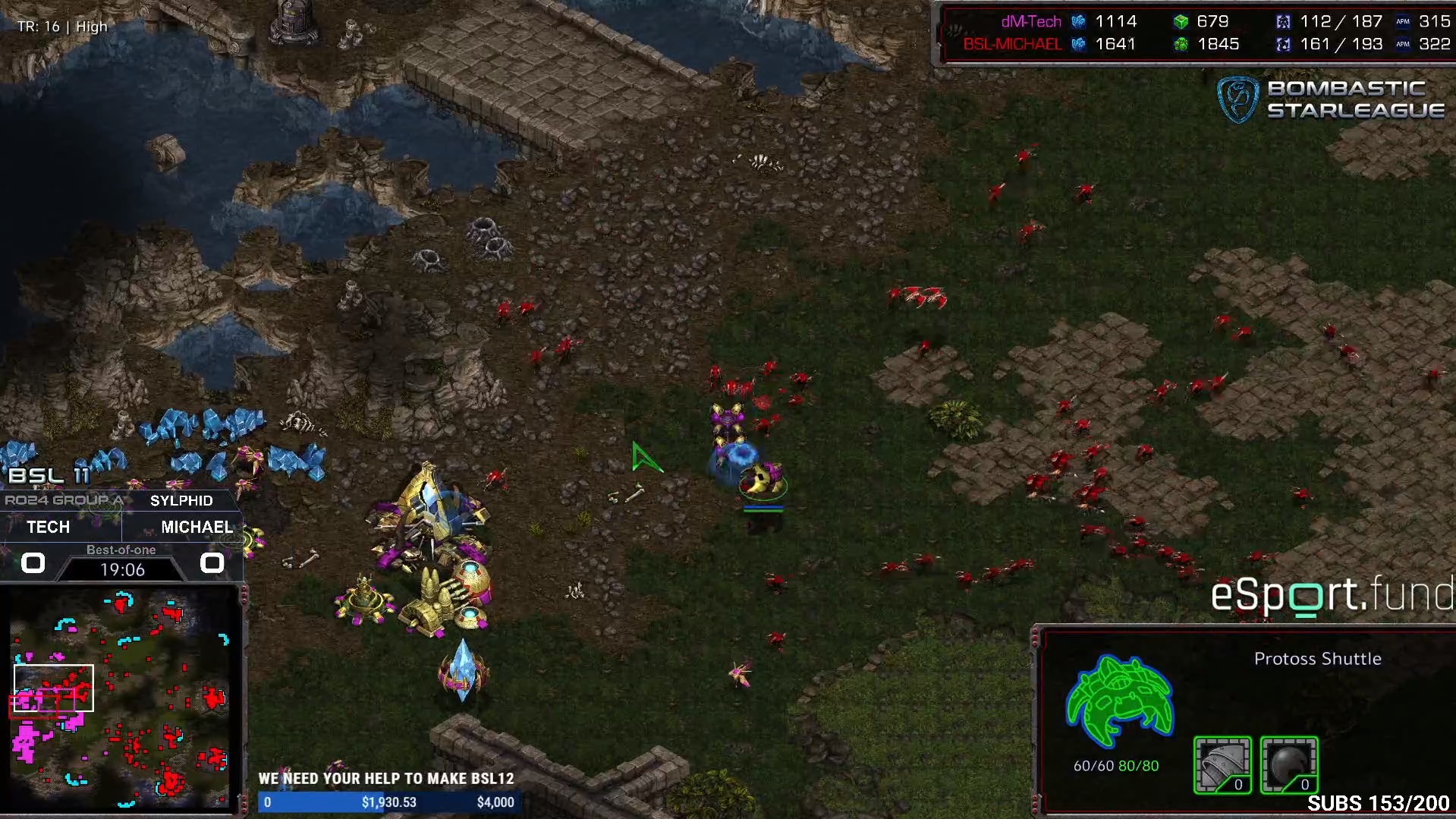This screenshot has width=1456, height=819.
Task: Click the shuttle armor upgrade icon
Action: coord(1222,764)
